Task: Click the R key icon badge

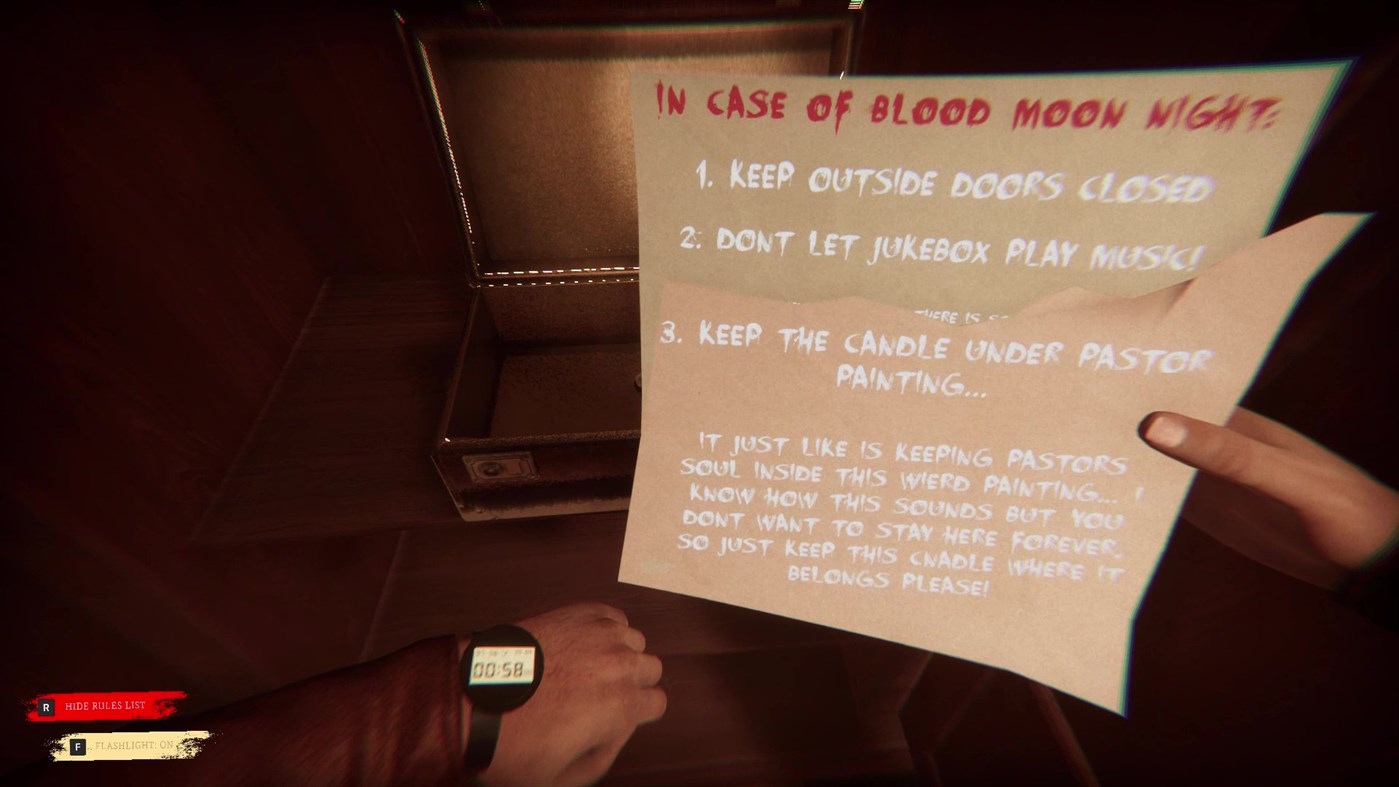Action: (47, 705)
